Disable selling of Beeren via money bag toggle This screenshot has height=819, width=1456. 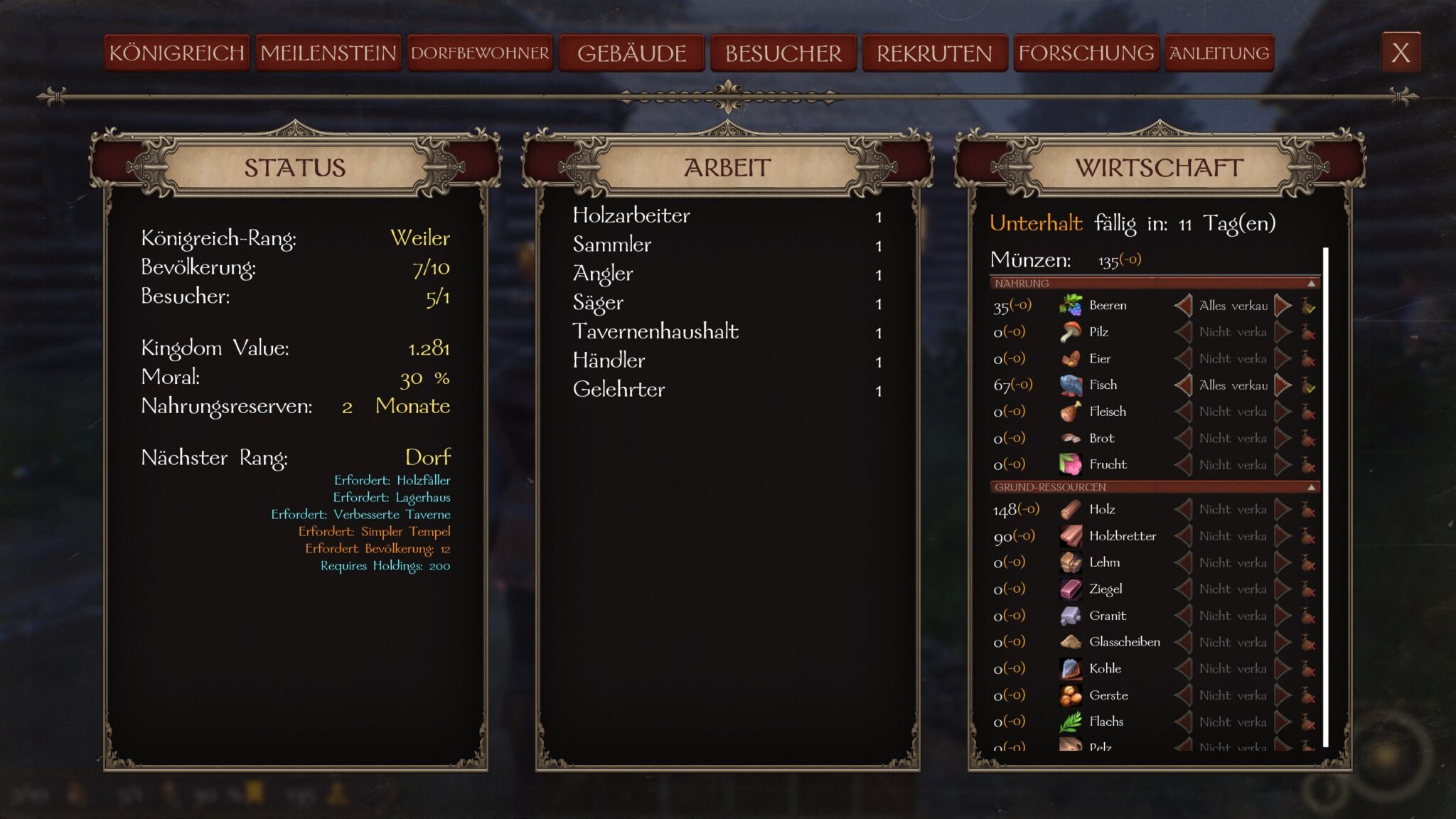[1308, 305]
